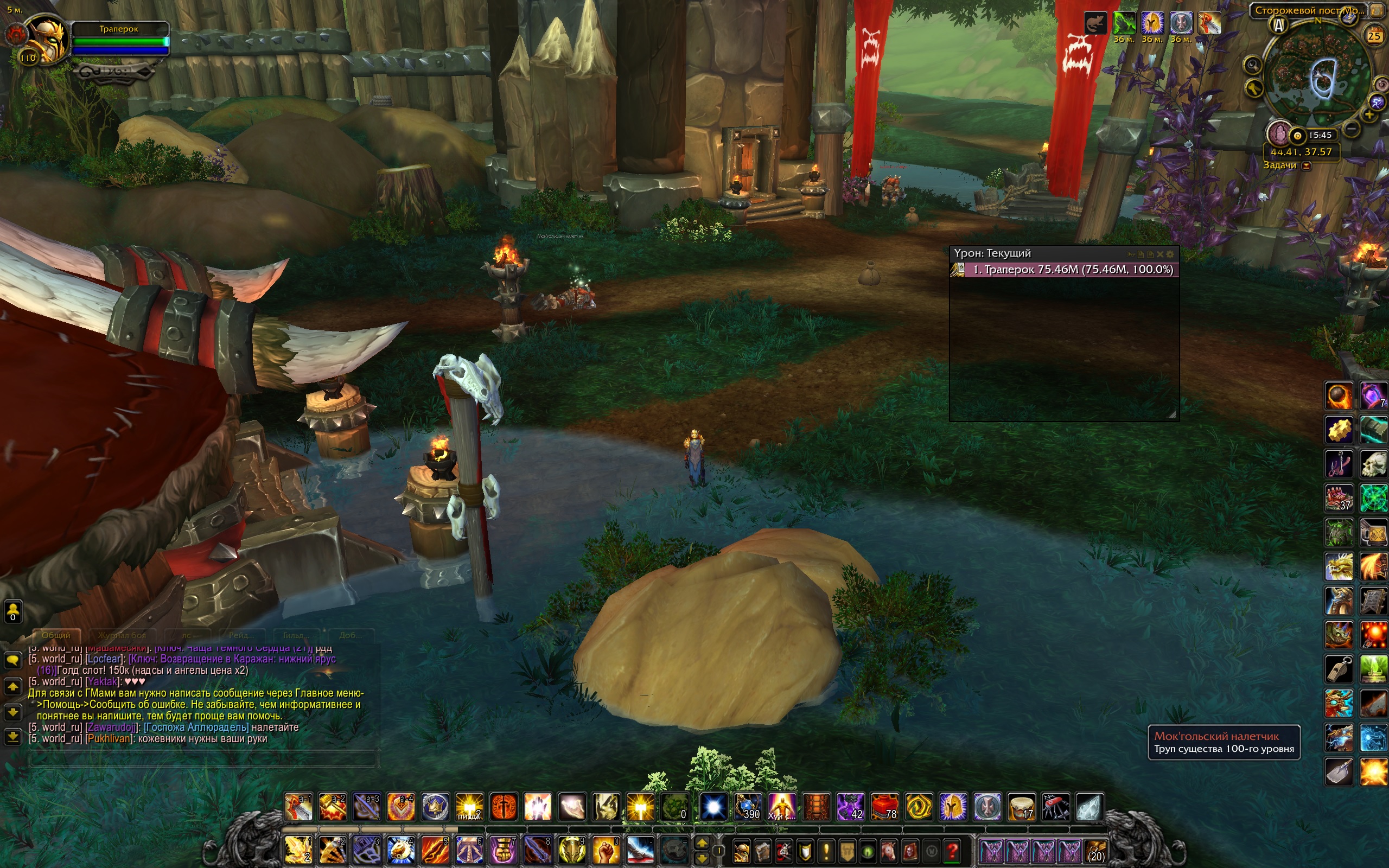Image resolution: width=1389 pixels, height=868 pixels.
Task: Open the red question mark help button
Action: point(952,850)
